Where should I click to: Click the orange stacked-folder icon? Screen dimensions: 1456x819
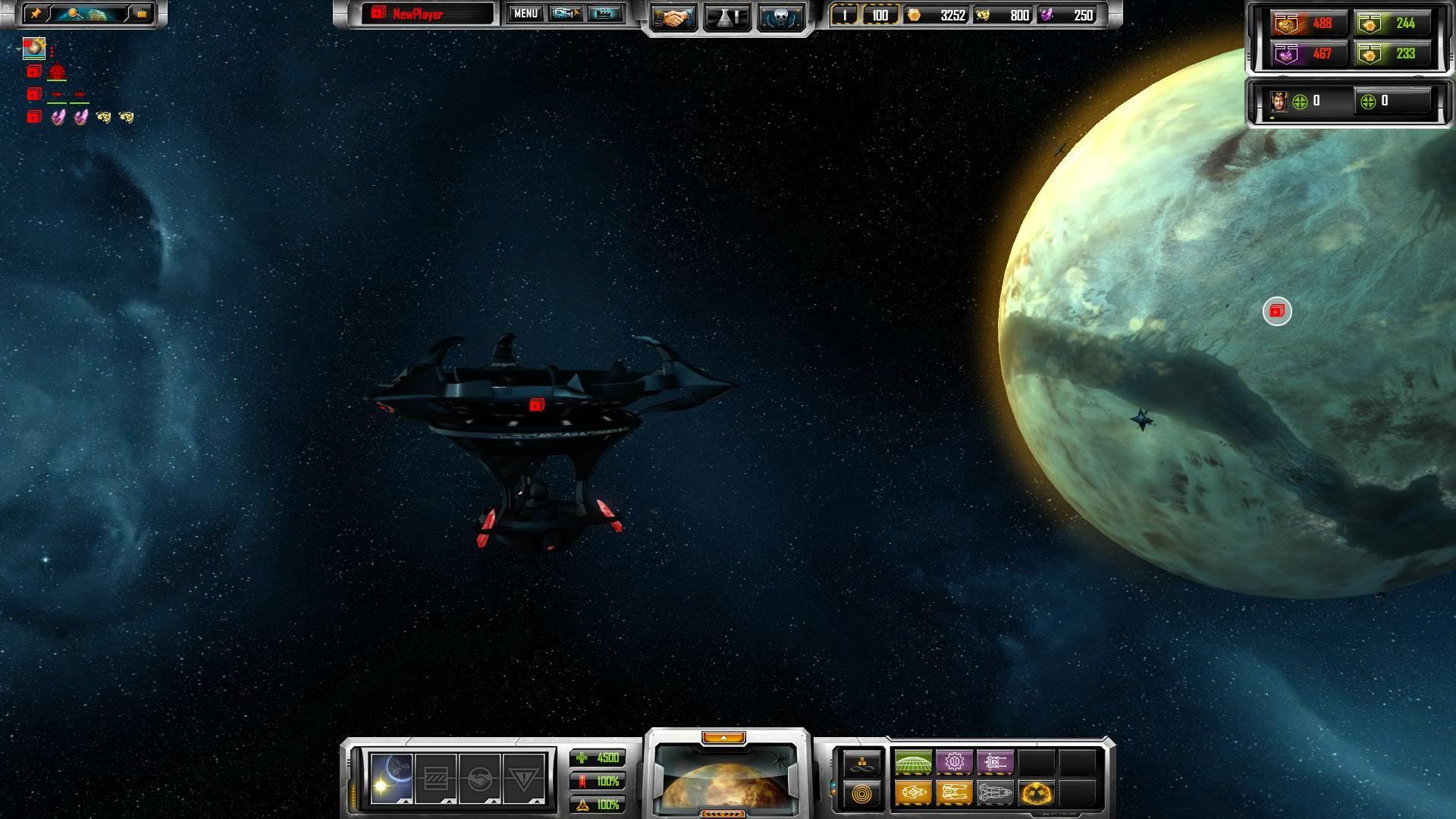pyautogui.click(x=141, y=14)
